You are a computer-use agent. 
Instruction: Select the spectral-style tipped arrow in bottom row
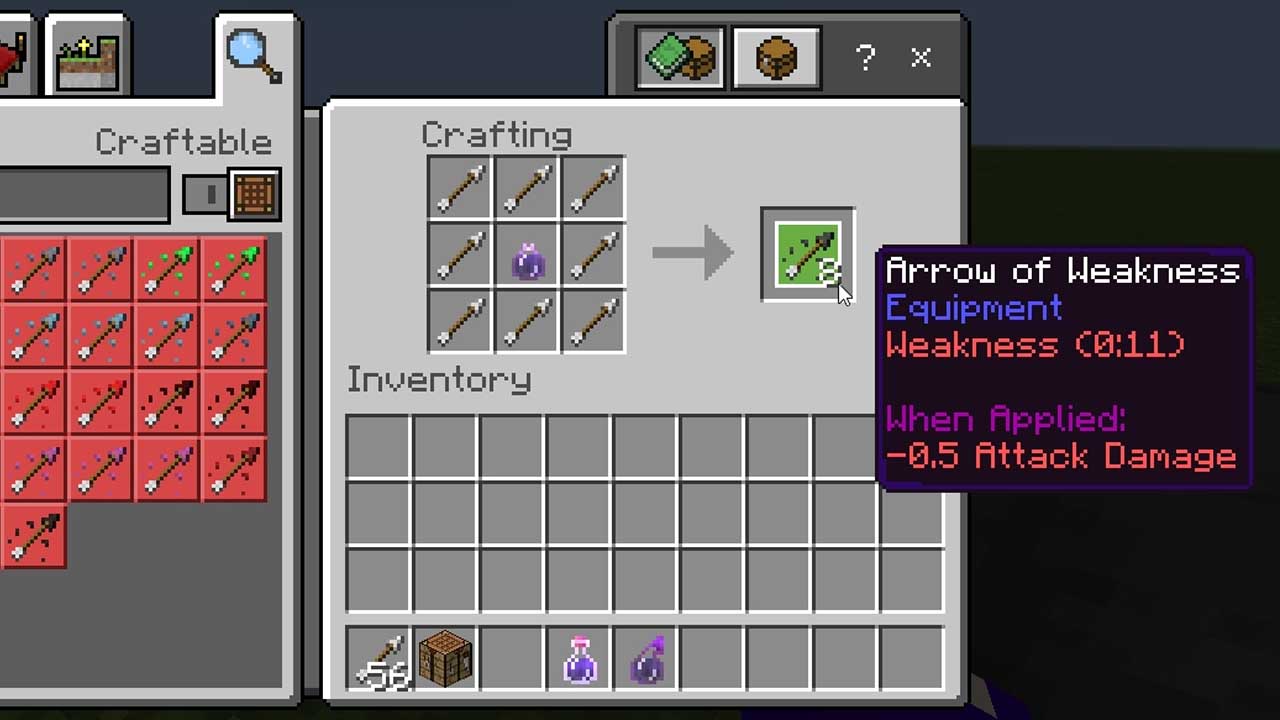tap(35, 537)
